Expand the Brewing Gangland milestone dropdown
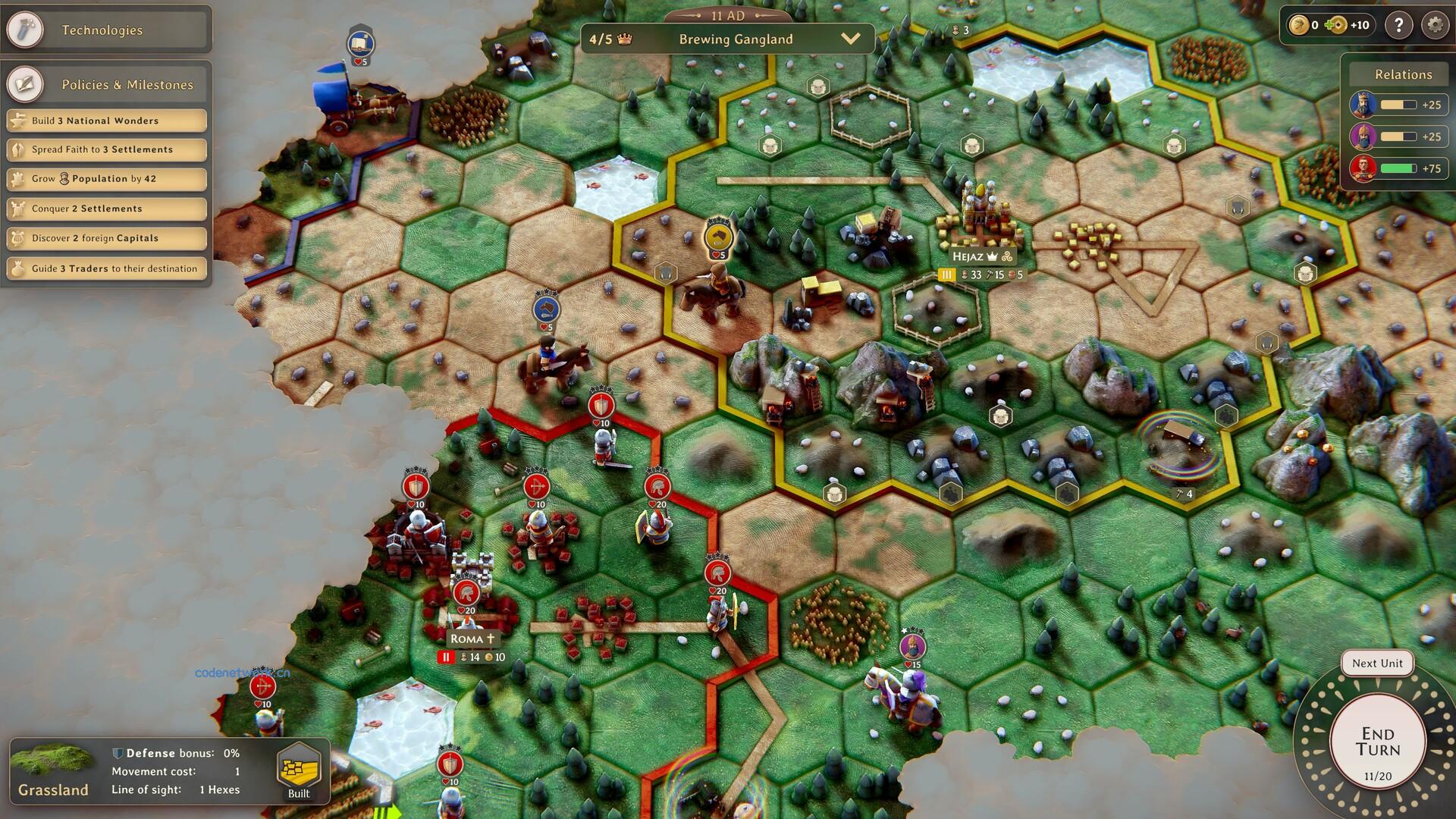The width and height of the screenshot is (1456, 819). click(x=852, y=39)
